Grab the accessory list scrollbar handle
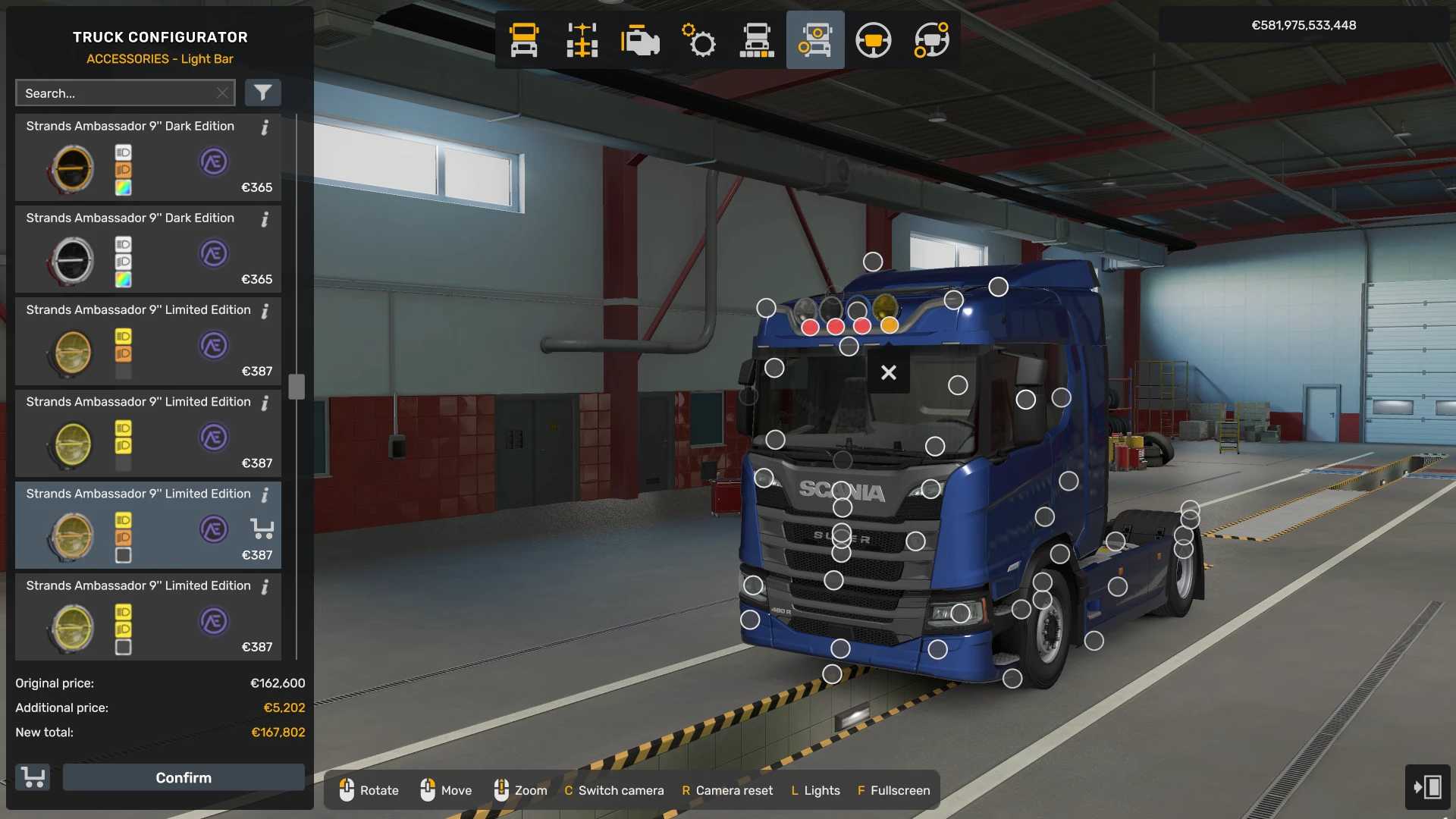Image resolution: width=1456 pixels, height=819 pixels. coord(297,387)
